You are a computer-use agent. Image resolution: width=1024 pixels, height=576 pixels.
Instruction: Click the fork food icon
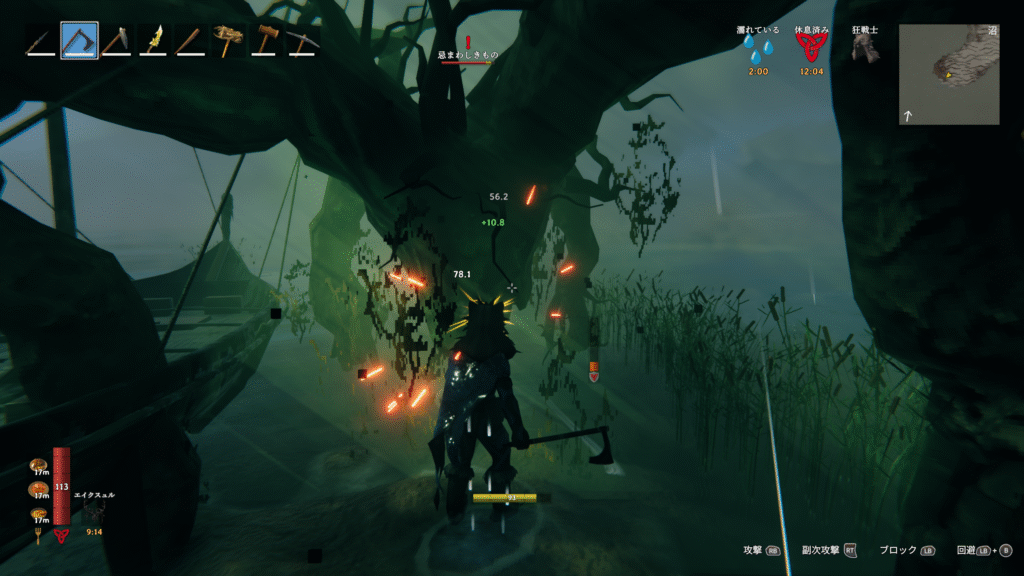[39, 535]
